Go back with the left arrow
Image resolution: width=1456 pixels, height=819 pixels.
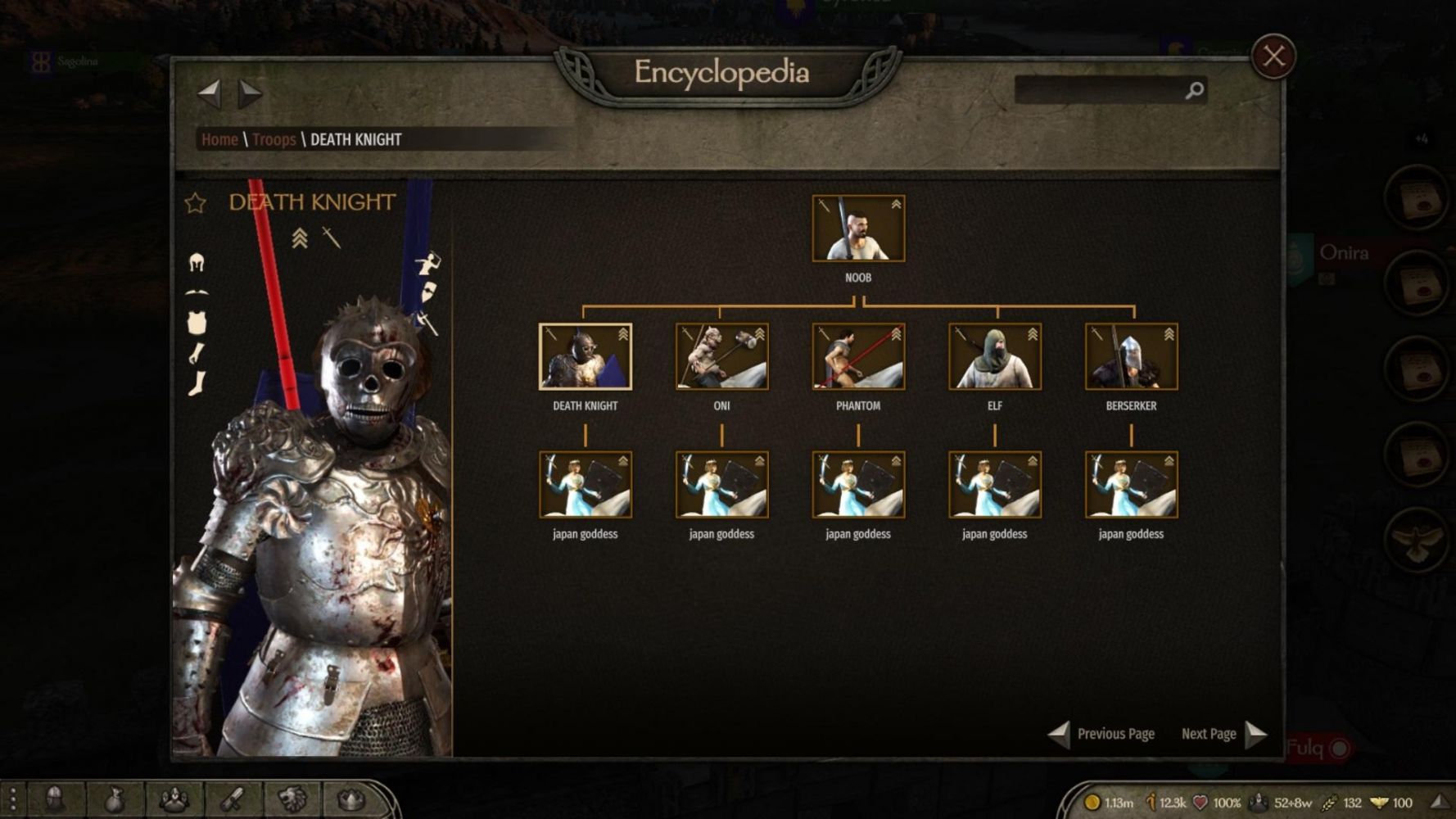coord(210,93)
